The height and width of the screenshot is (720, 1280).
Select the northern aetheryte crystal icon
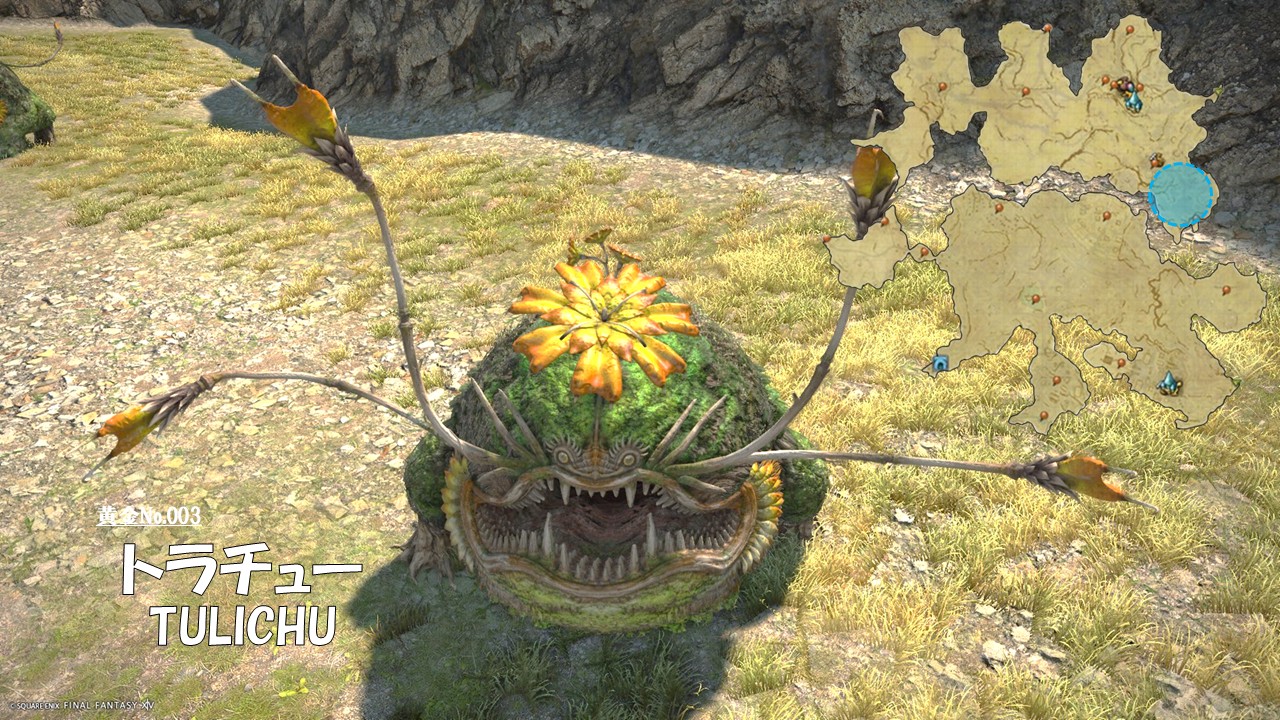coord(1133,100)
